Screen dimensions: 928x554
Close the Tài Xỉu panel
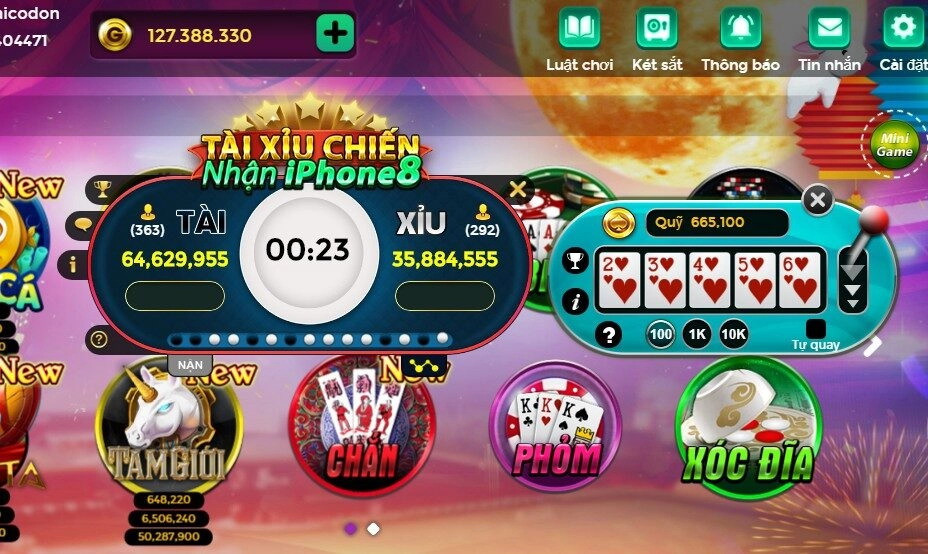[517, 188]
